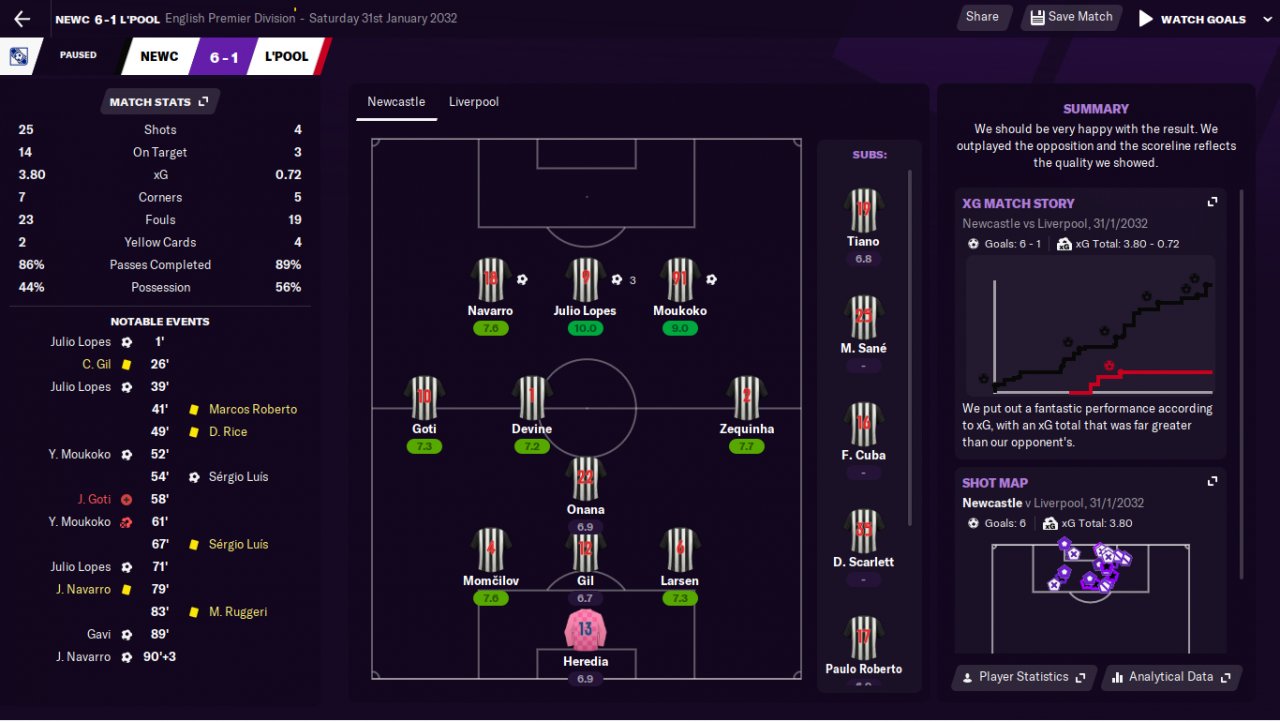Expand the Shot Map panel
Viewport: 1280px width, 722px height.
[x=1212, y=482]
